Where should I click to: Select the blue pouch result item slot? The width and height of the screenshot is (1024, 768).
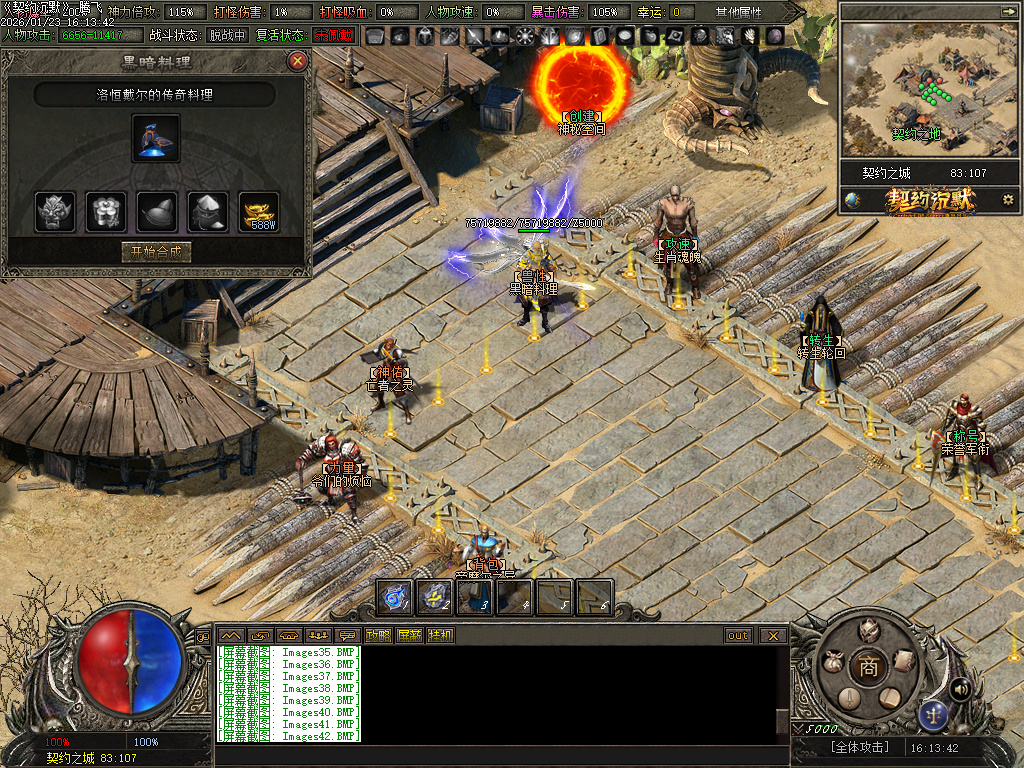point(156,138)
